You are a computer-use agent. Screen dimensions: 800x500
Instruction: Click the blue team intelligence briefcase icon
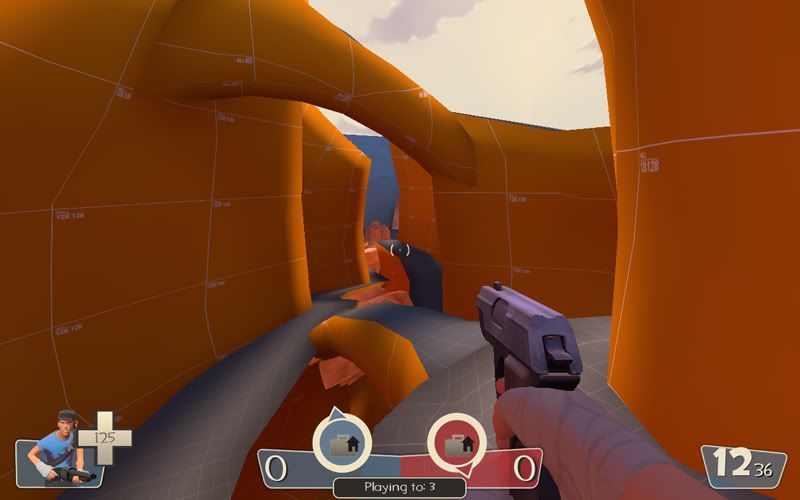click(342, 440)
